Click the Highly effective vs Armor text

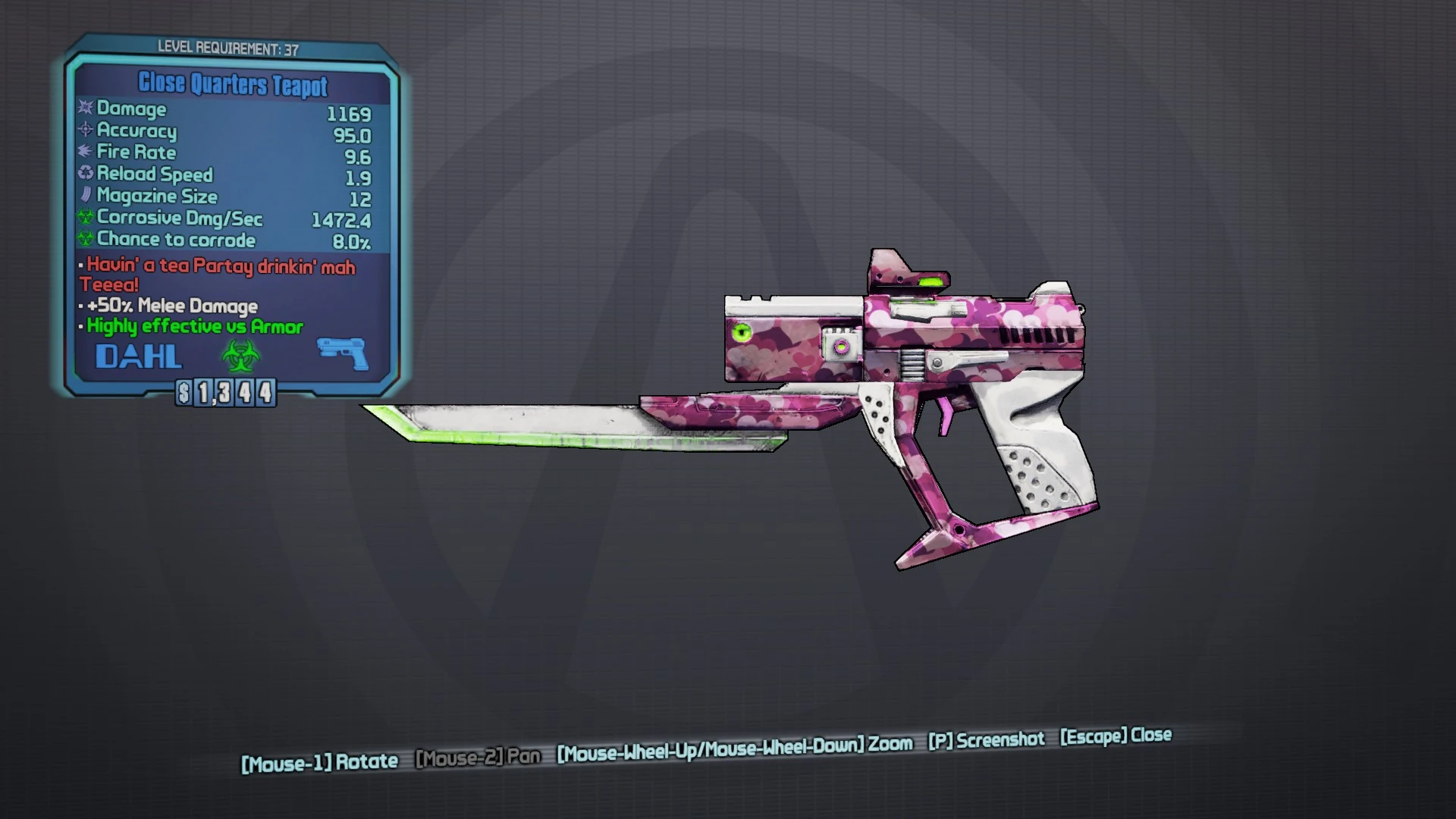(193, 327)
